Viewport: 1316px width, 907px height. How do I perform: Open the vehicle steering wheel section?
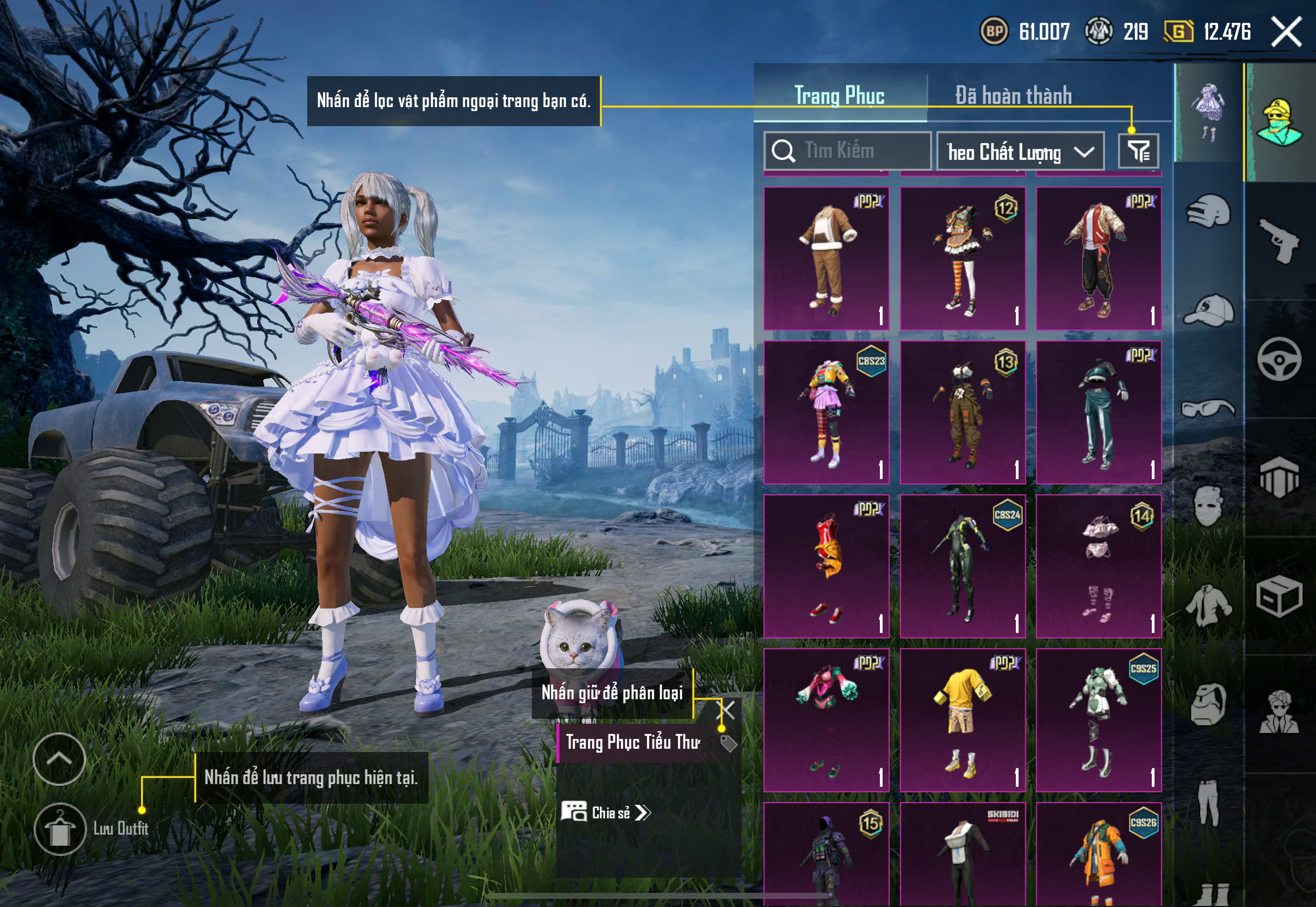click(1280, 359)
